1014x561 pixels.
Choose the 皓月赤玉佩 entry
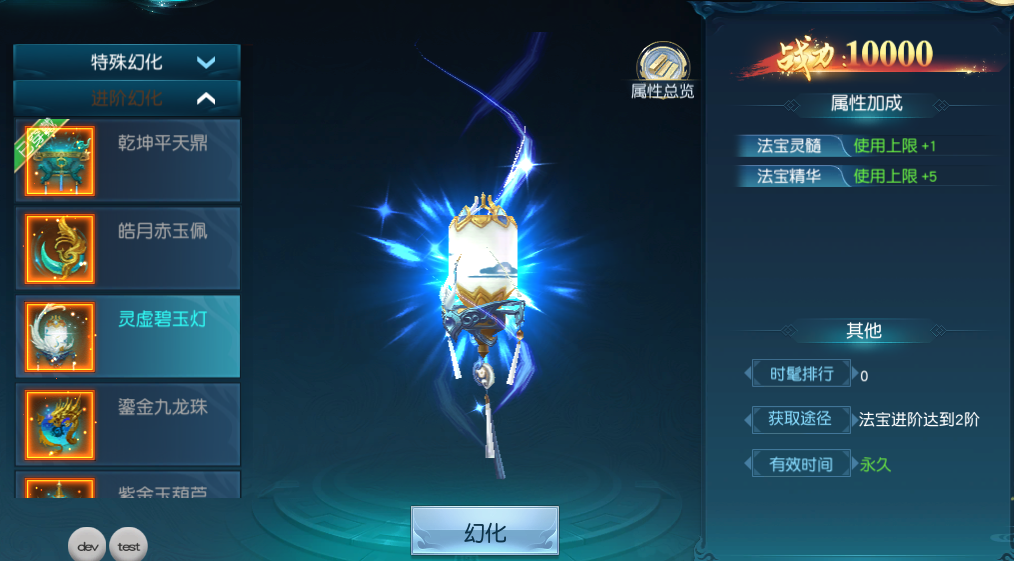pyautogui.click(x=127, y=248)
